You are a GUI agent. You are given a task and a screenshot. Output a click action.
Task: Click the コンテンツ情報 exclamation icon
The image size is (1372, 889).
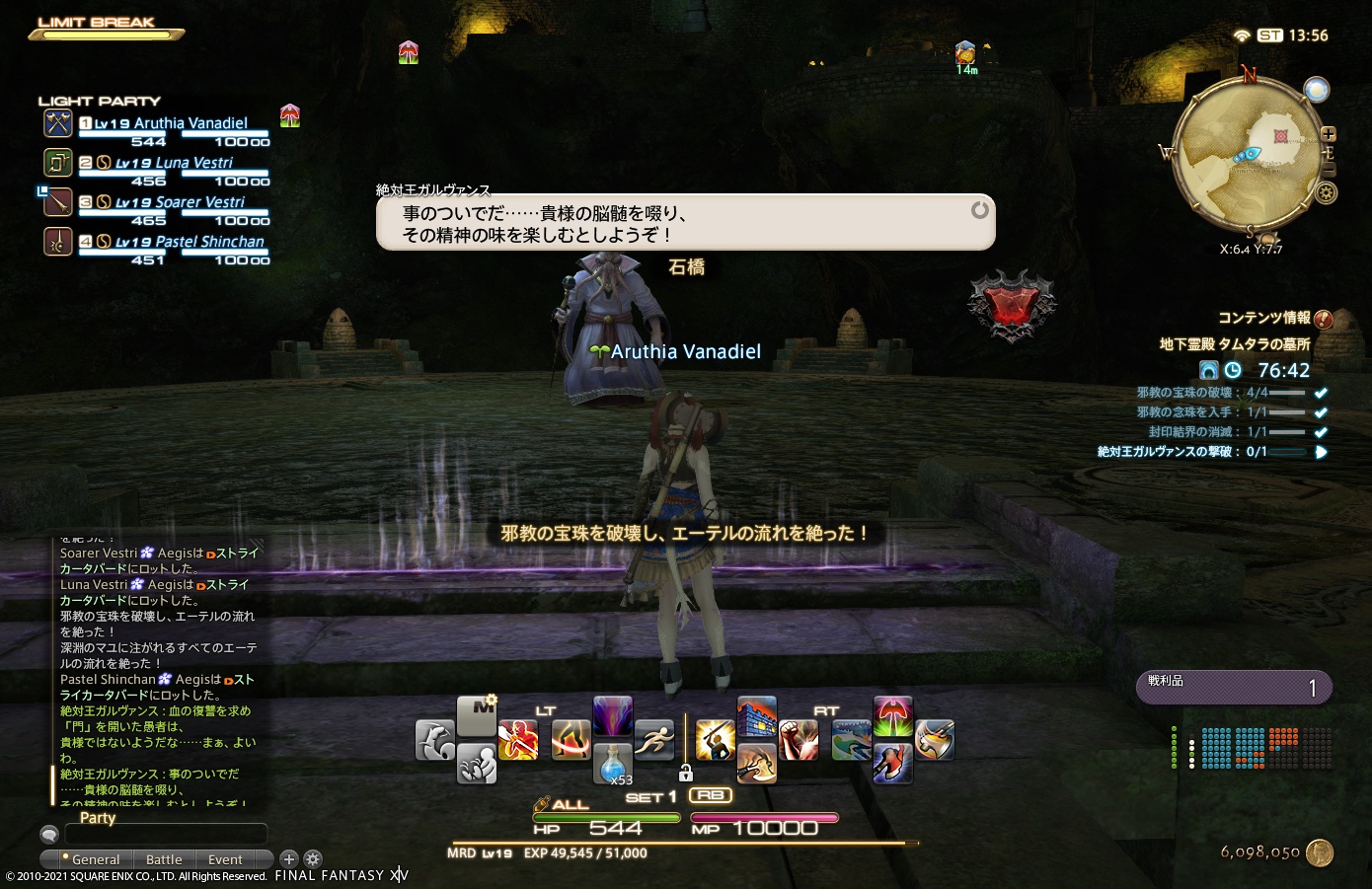[1323, 320]
